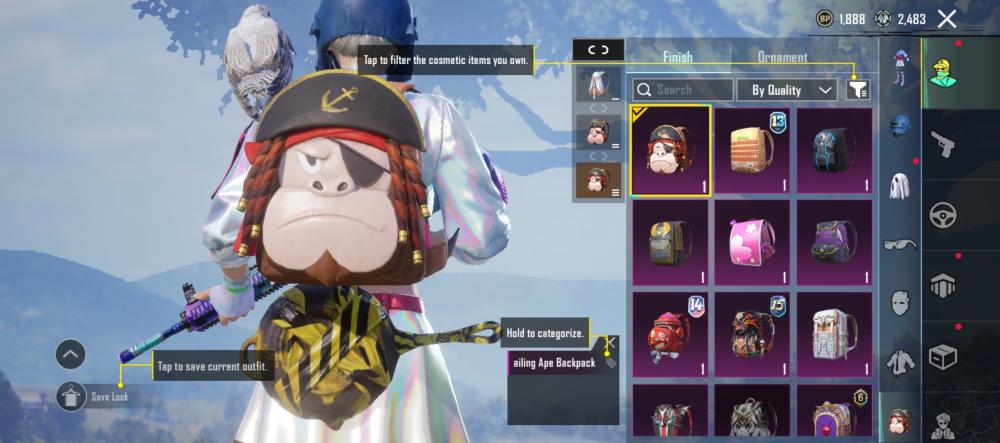Choose the sunglasses subcategory
1000x443 pixels.
click(x=900, y=244)
